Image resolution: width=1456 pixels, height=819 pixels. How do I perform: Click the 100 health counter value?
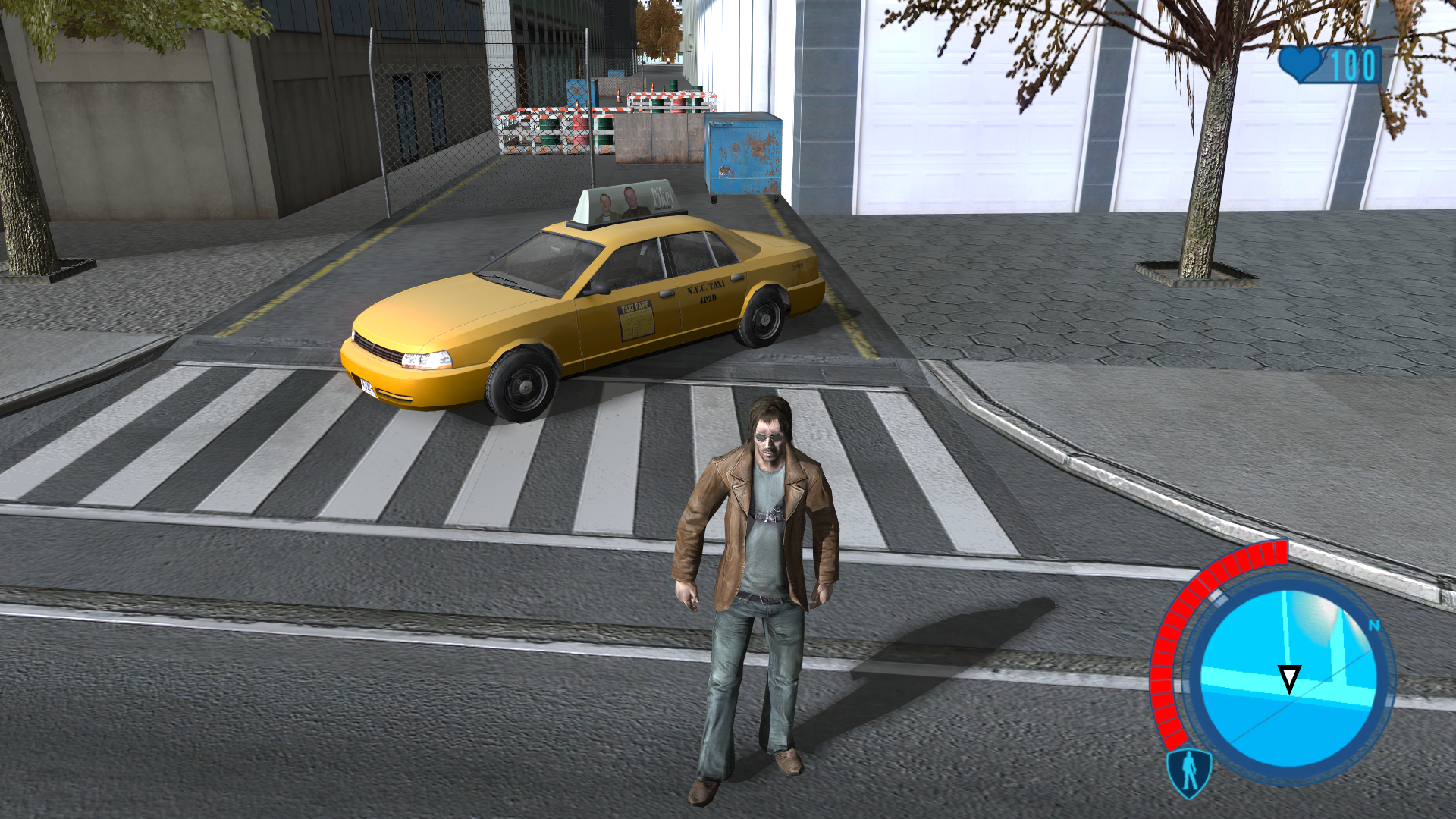1354,67
